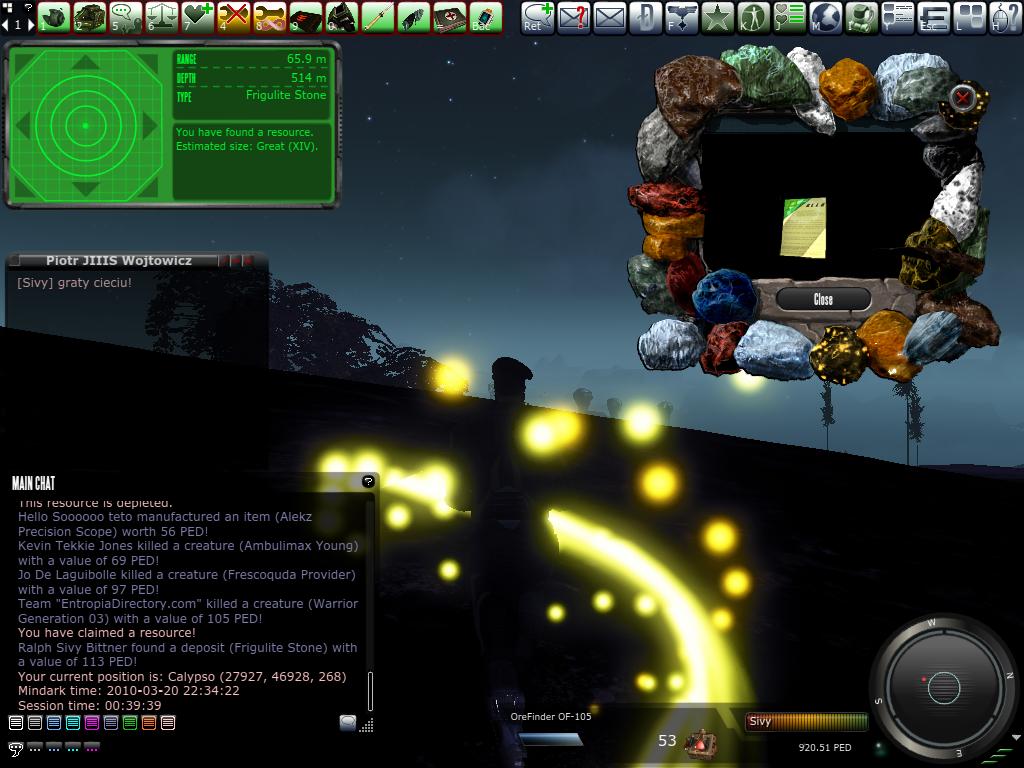Open the globe map icon
This screenshot has width=1024, height=768.
(826, 16)
